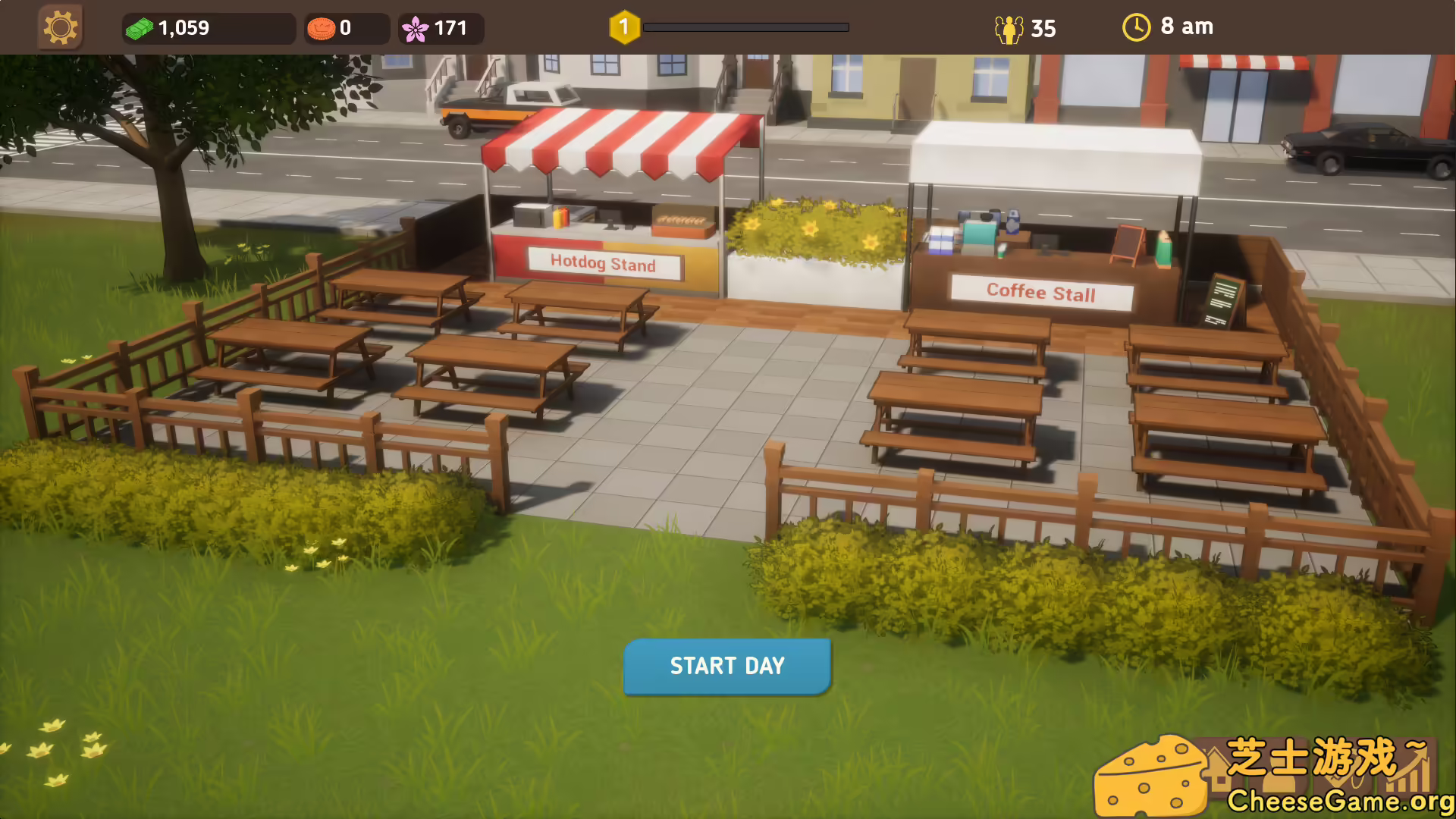The height and width of the screenshot is (819, 1456).
Task: Click the gold level 1 hexagon badge
Action: coord(623,25)
